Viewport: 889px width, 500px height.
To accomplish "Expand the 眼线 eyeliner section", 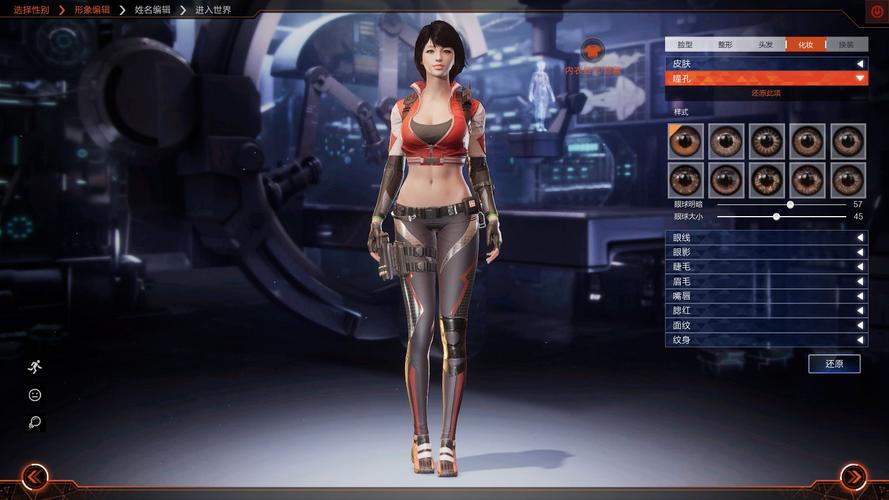I will pyautogui.click(x=766, y=238).
